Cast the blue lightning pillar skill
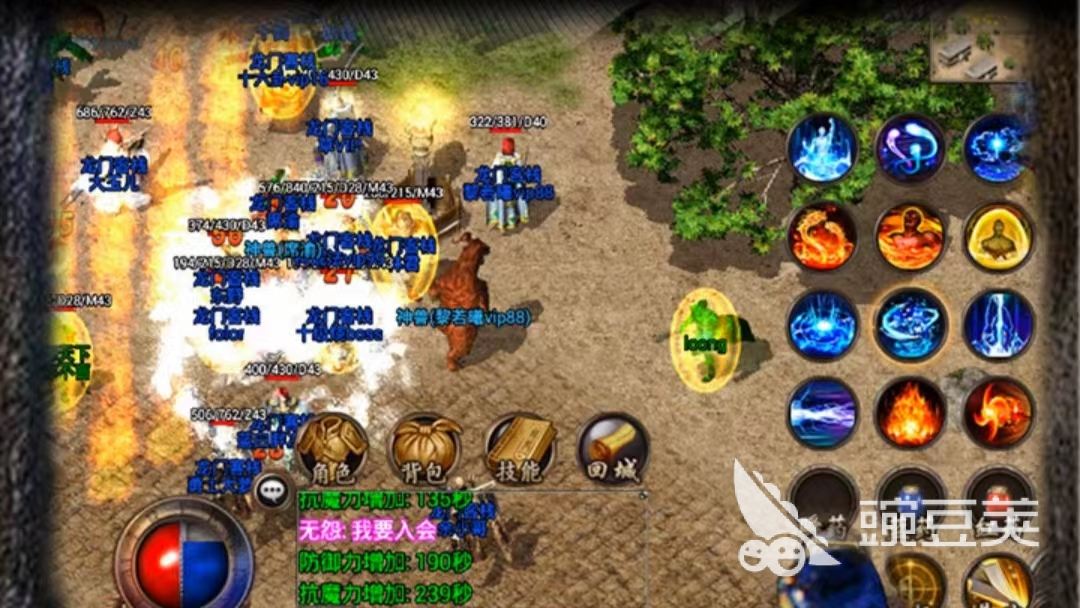 point(998,325)
